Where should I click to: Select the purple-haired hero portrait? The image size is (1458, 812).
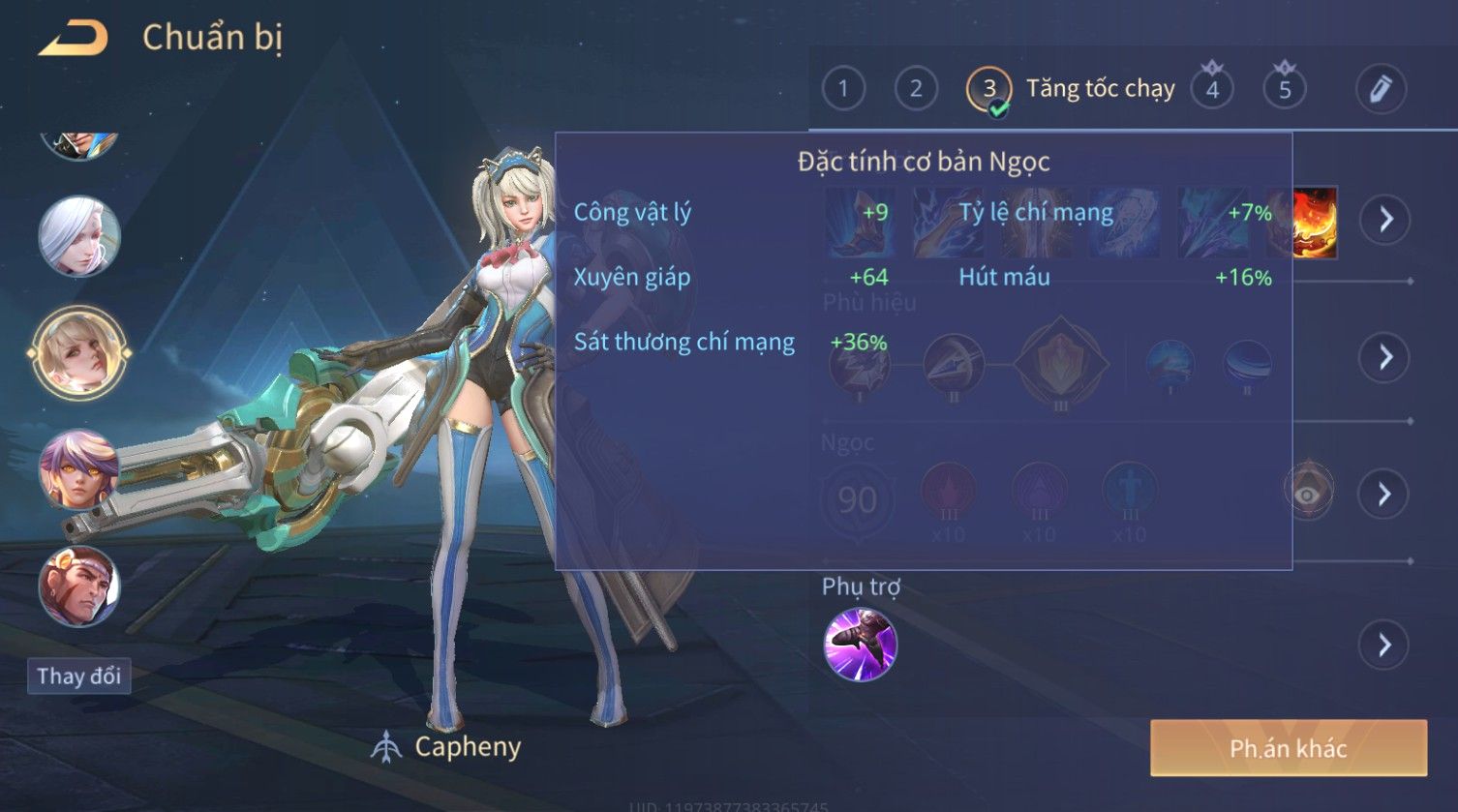[79, 470]
